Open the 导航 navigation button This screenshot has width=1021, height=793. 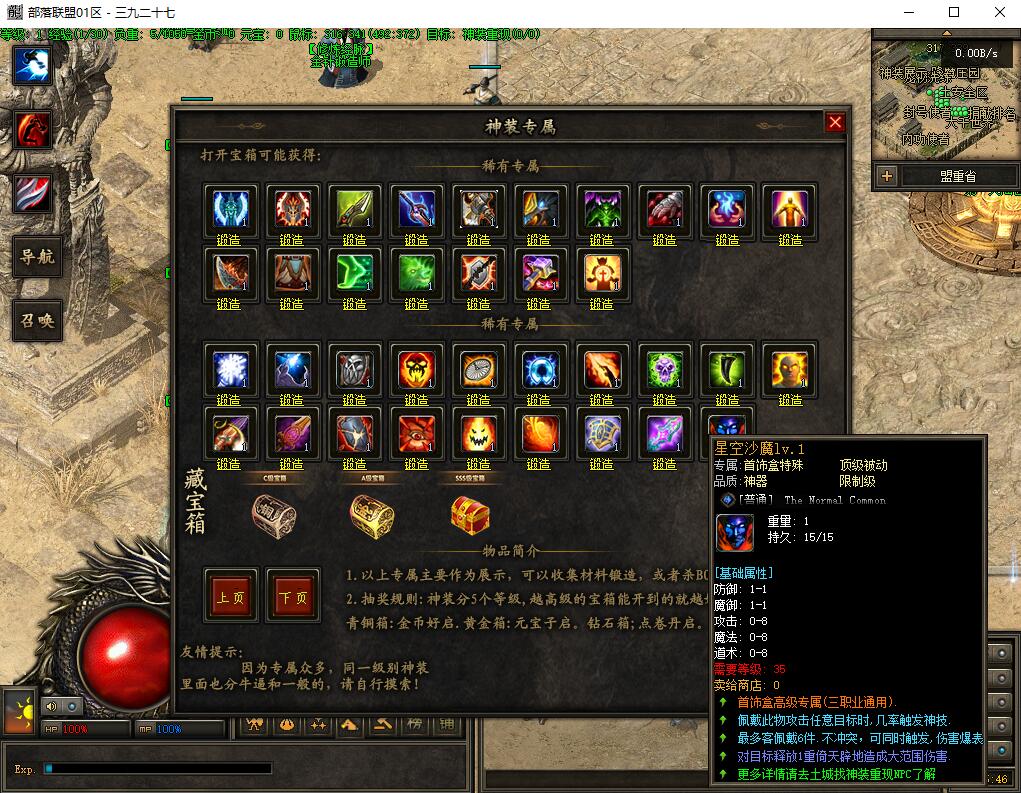37,257
